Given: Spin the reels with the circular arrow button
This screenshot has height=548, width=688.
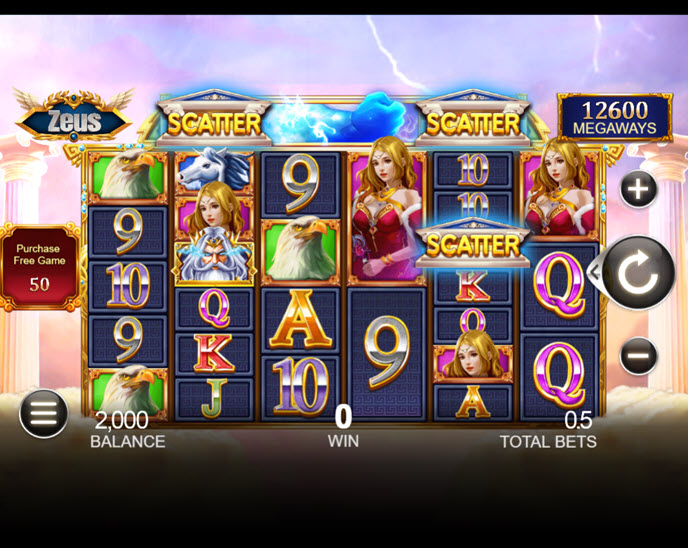Looking at the screenshot, I should [x=637, y=273].
